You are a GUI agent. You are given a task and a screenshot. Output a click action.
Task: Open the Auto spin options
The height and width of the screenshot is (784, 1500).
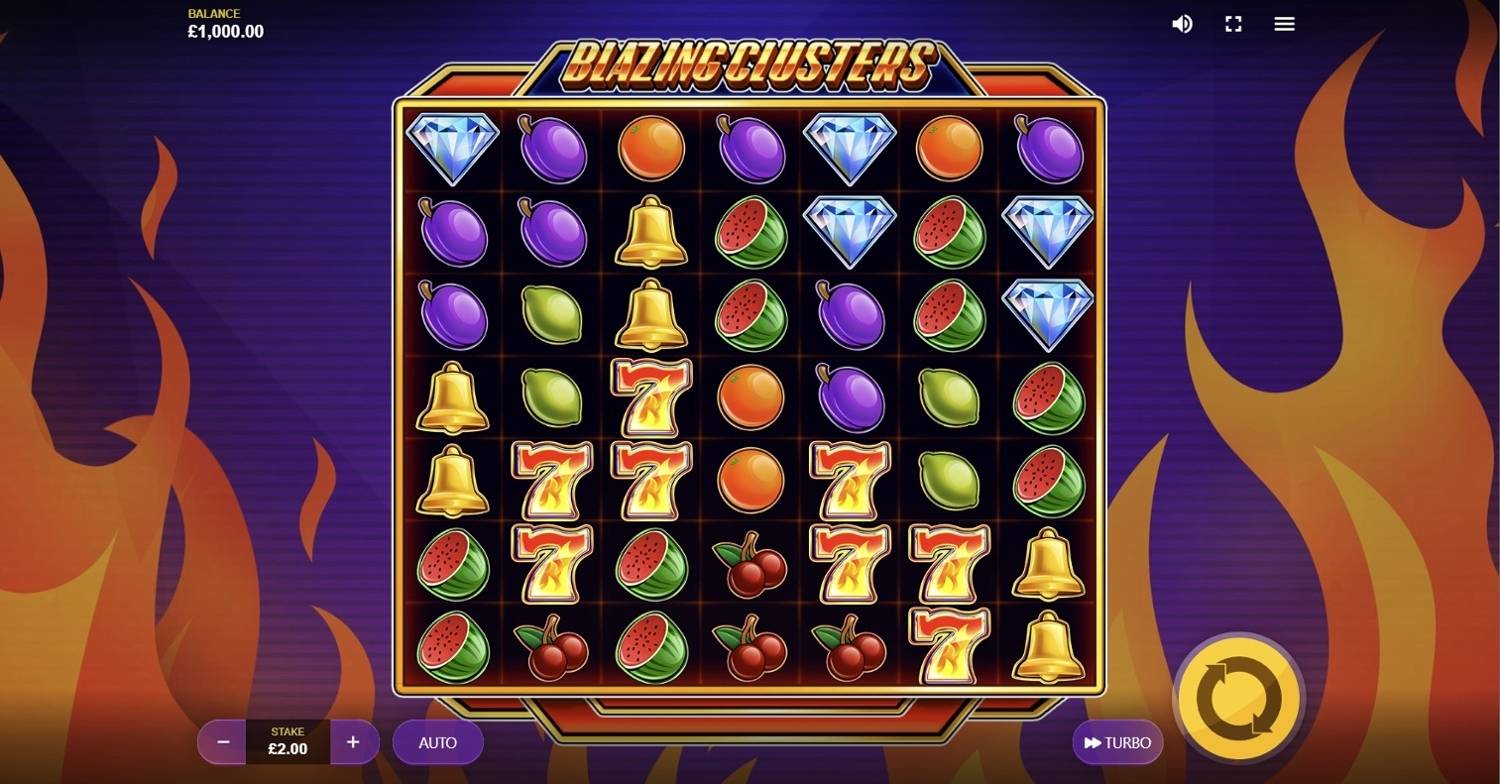click(x=438, y=743)
